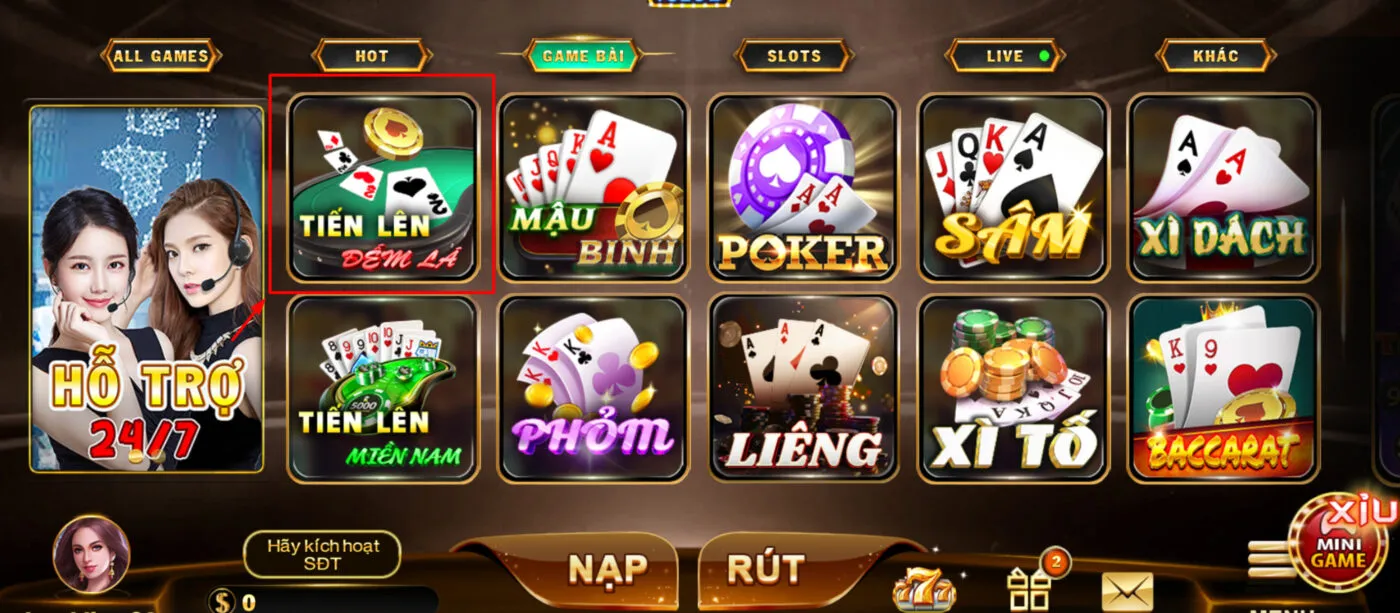Show the Slots category

coord(794,56)
